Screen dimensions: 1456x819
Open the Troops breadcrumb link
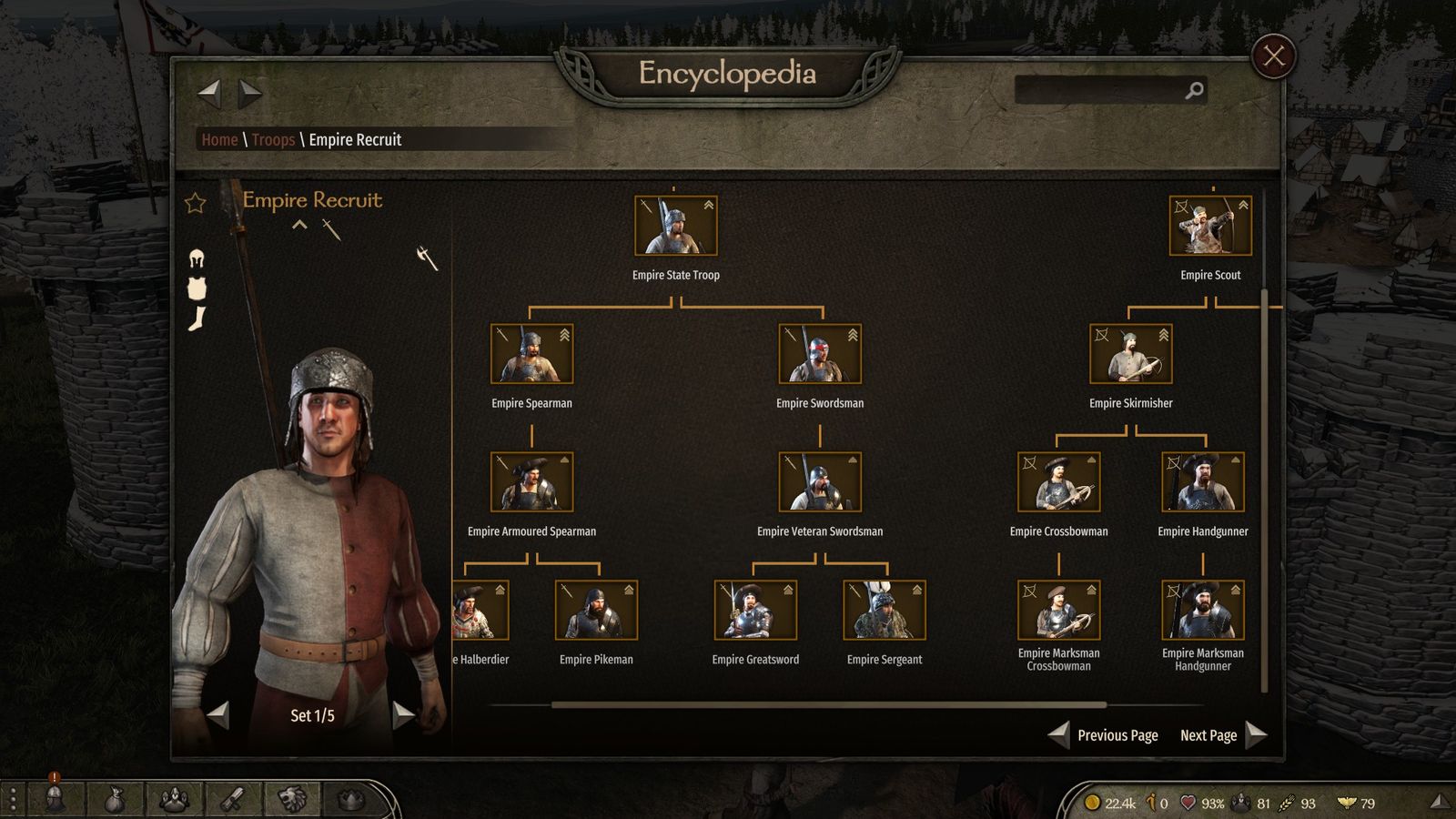[x=273, y=139]
